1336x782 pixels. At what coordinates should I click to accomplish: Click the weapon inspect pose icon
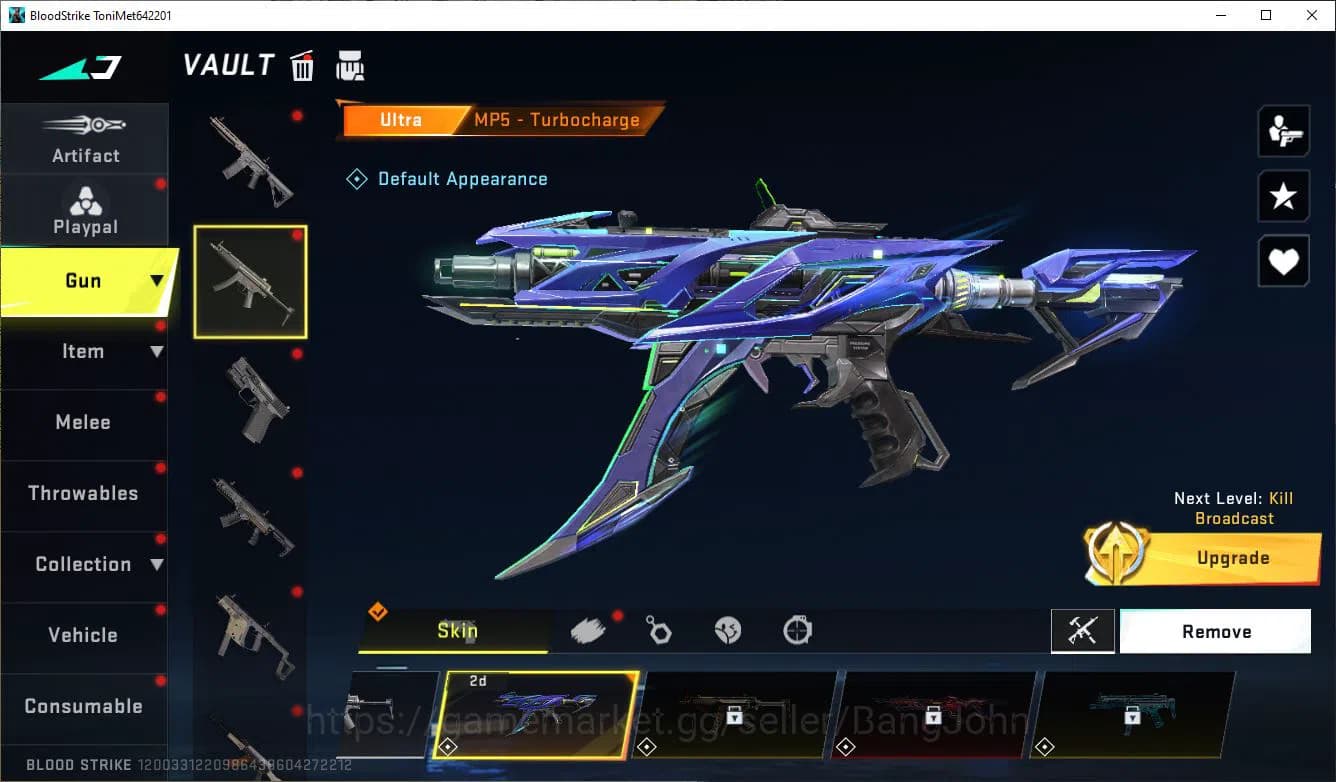point(1283,130)
